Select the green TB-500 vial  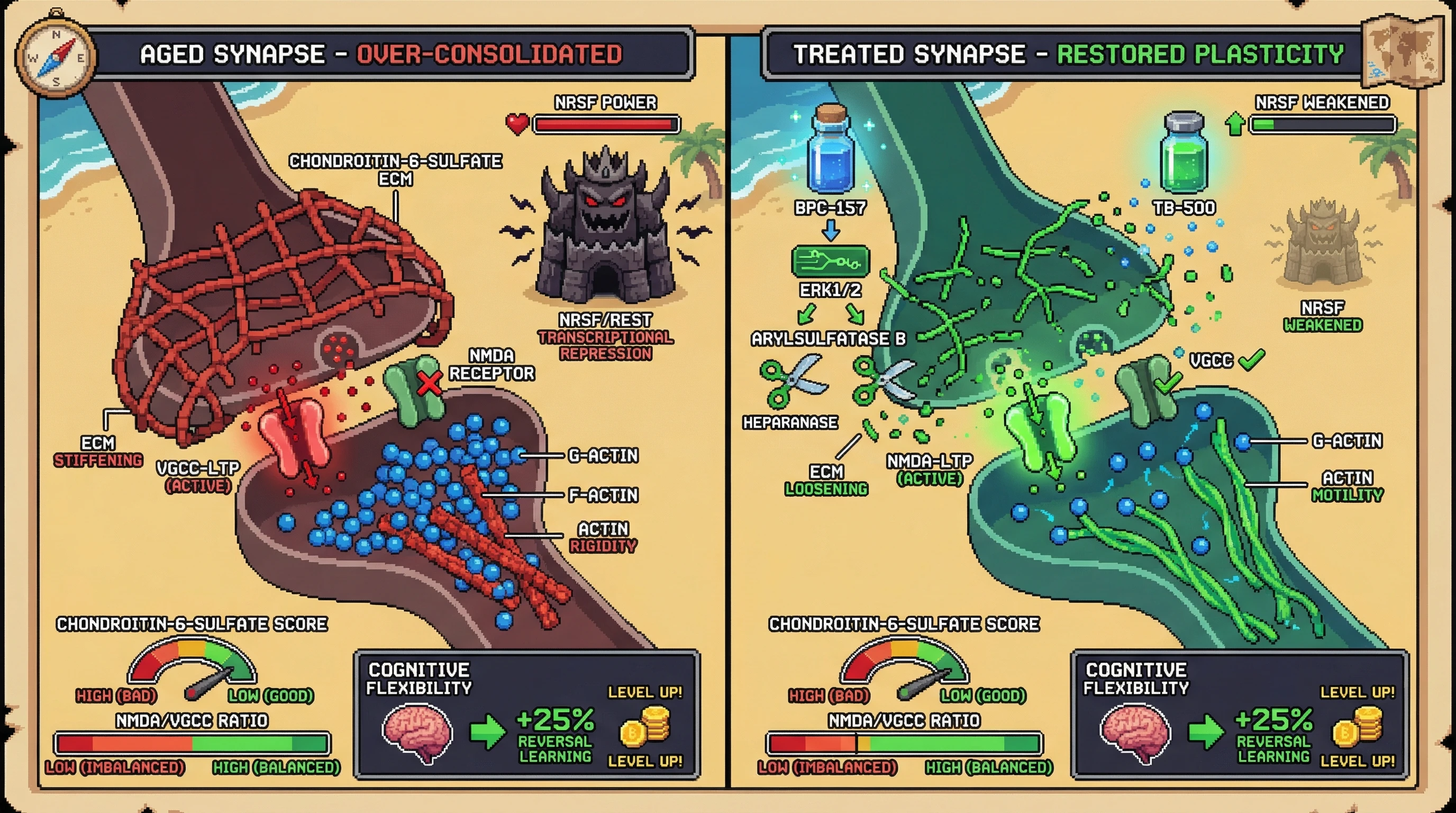[1184, 154]
